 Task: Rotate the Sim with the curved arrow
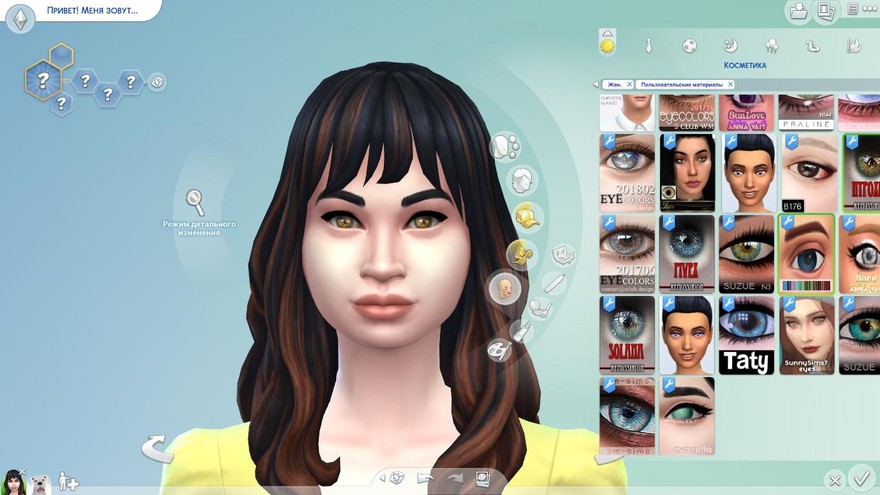point(156,447)
